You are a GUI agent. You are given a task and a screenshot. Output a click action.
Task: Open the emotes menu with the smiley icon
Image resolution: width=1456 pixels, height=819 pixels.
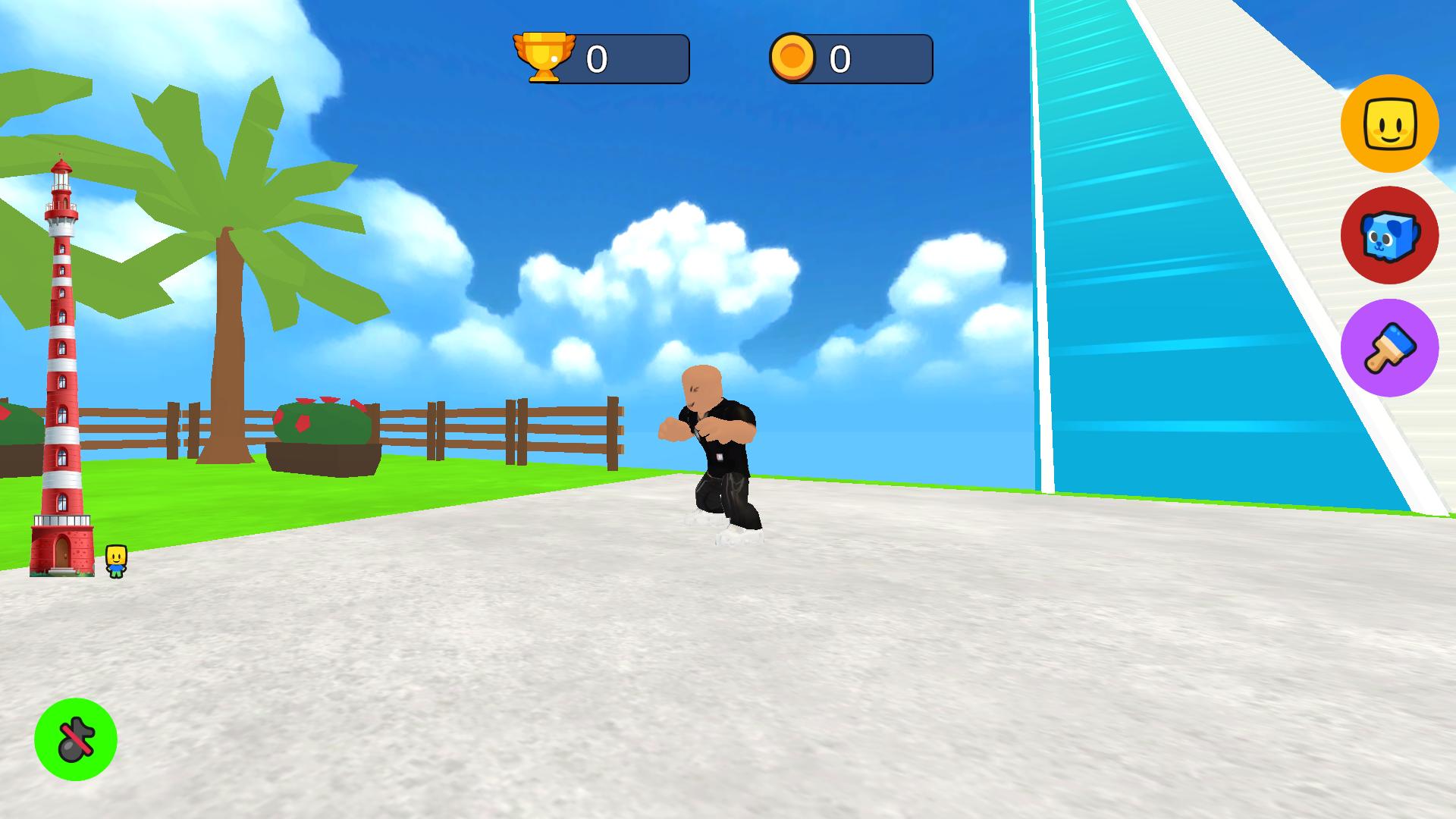(1390, 124)
